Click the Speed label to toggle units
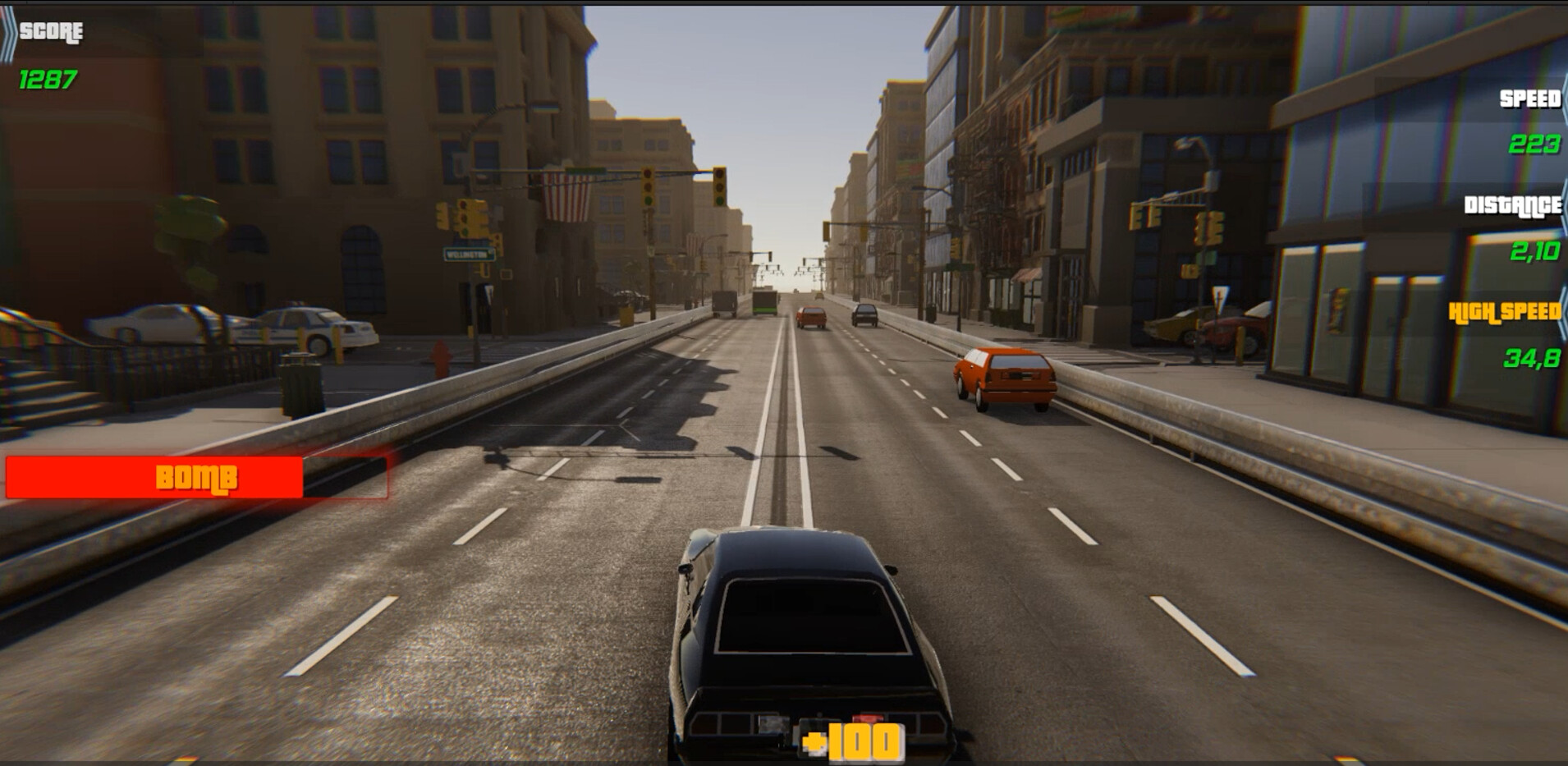This screenshot has height=766, width=1568. click(x=1529, y=100)
